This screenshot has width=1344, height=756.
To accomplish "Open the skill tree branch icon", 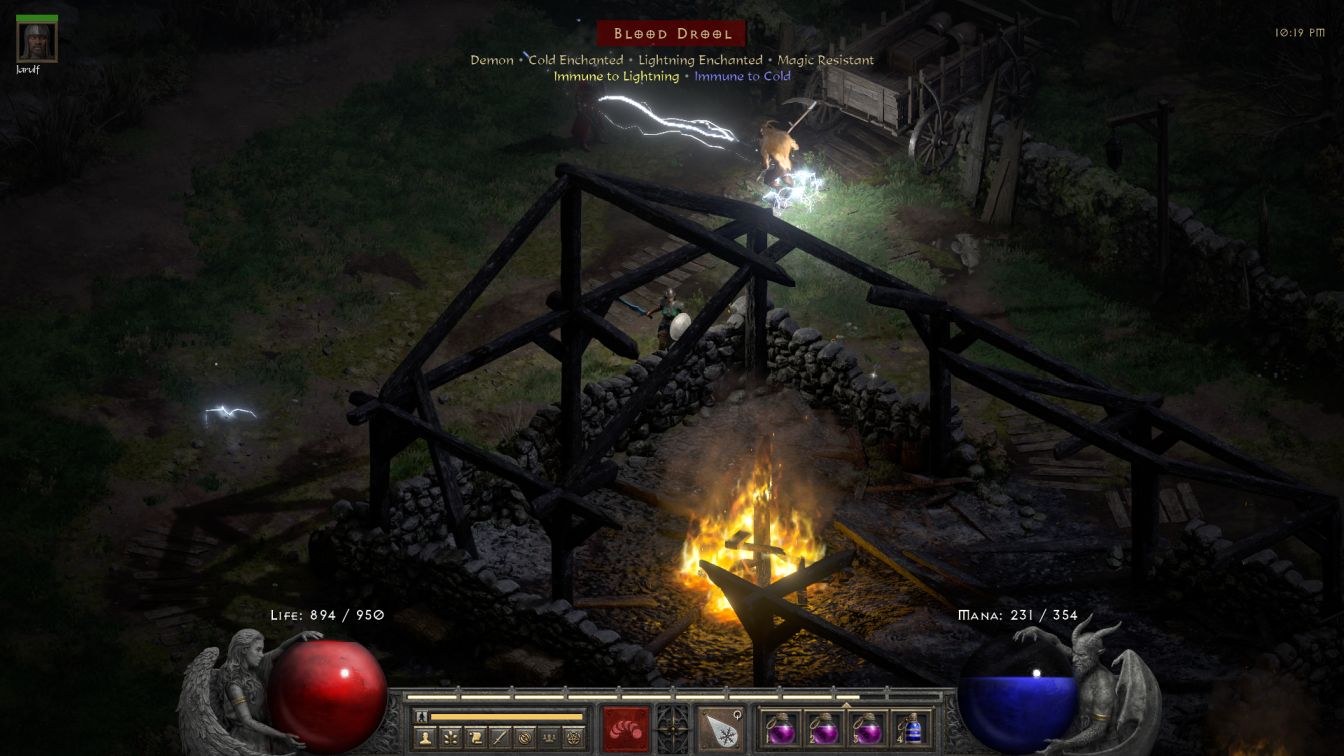I will (450, 738).
